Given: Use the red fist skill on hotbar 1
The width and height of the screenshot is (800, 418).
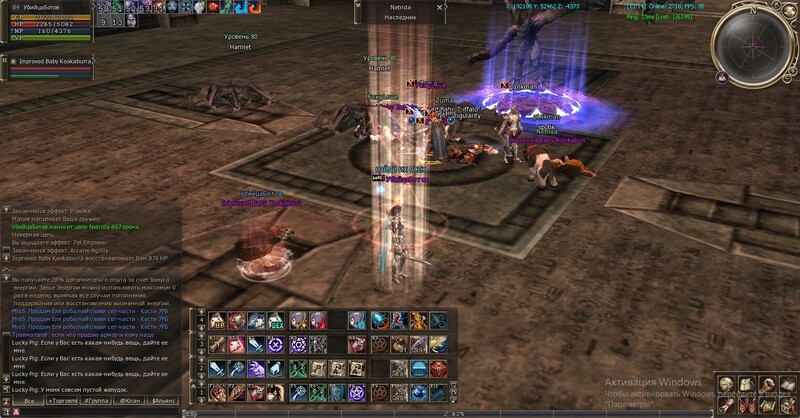Looking at the screenshot, I should (x=219, y=392).
